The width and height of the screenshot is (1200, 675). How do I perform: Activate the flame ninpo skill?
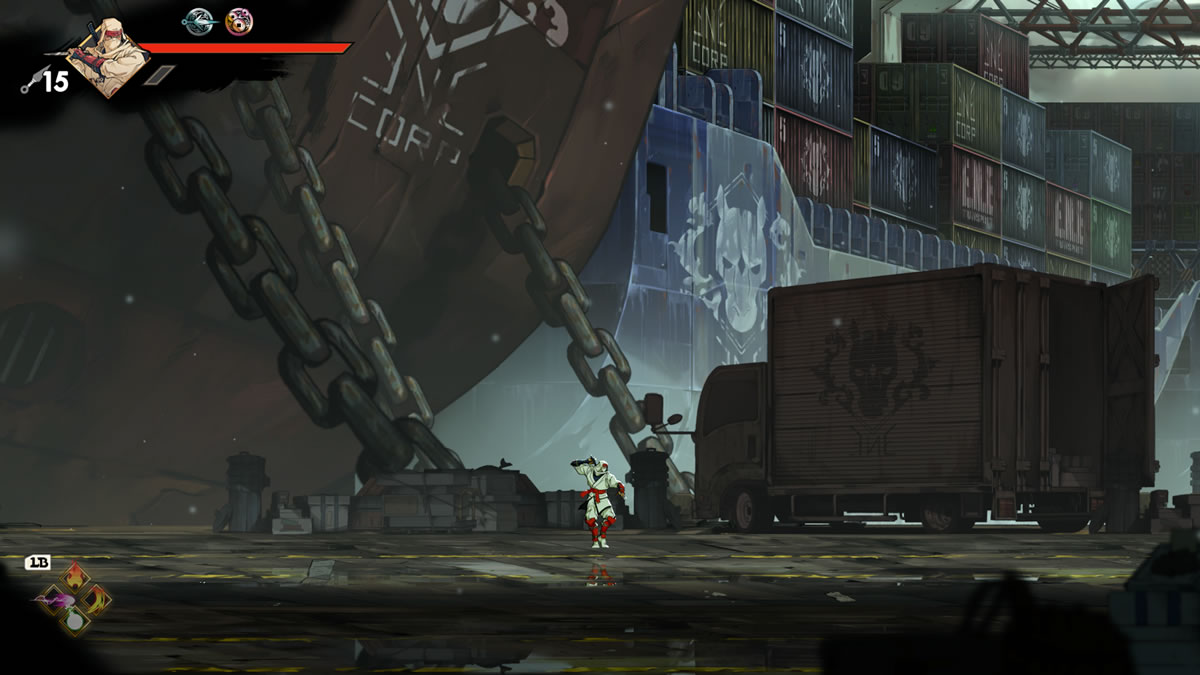(75, 577)
